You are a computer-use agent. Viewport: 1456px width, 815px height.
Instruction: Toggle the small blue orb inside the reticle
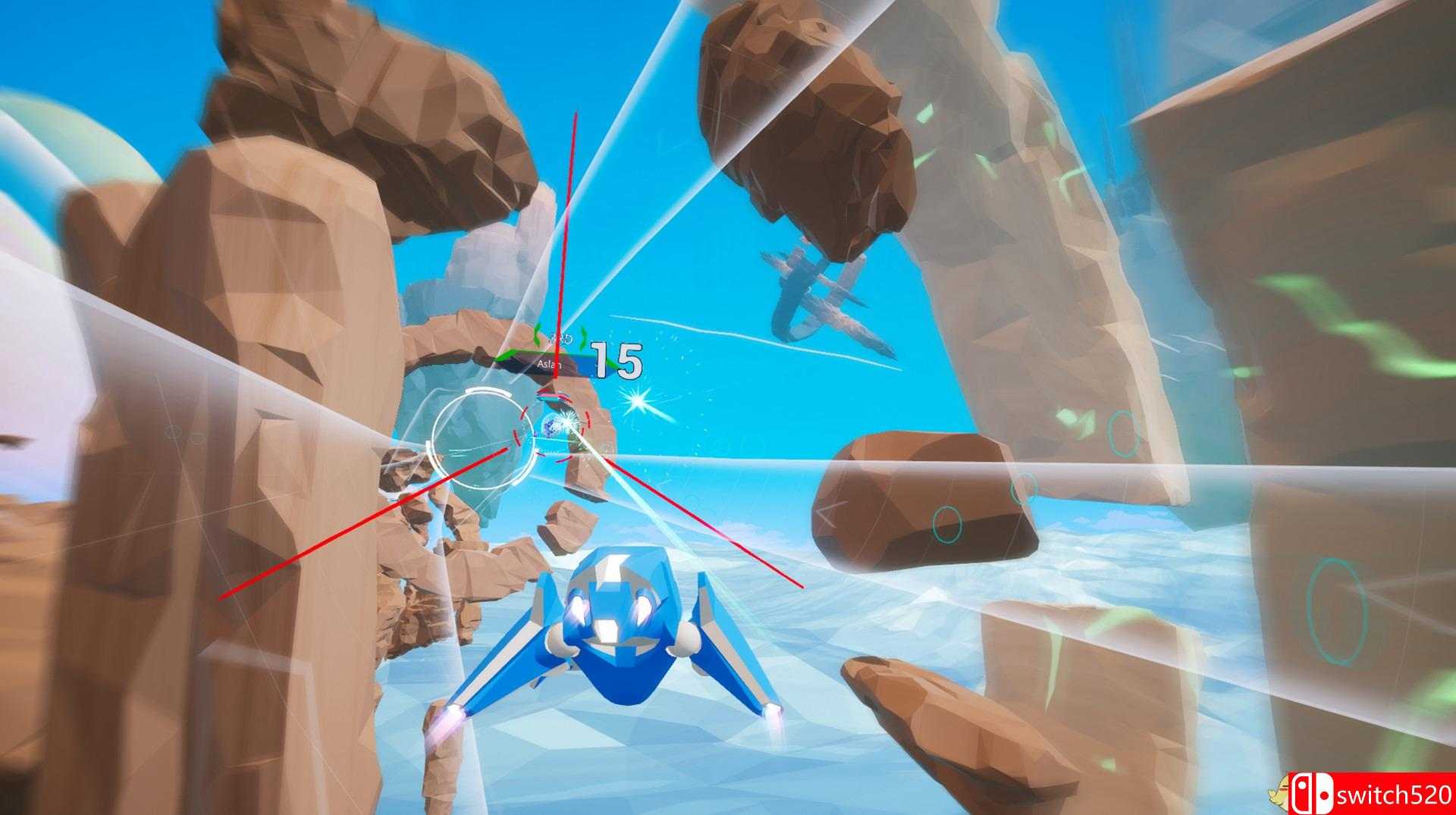click(x=551, y=427)
